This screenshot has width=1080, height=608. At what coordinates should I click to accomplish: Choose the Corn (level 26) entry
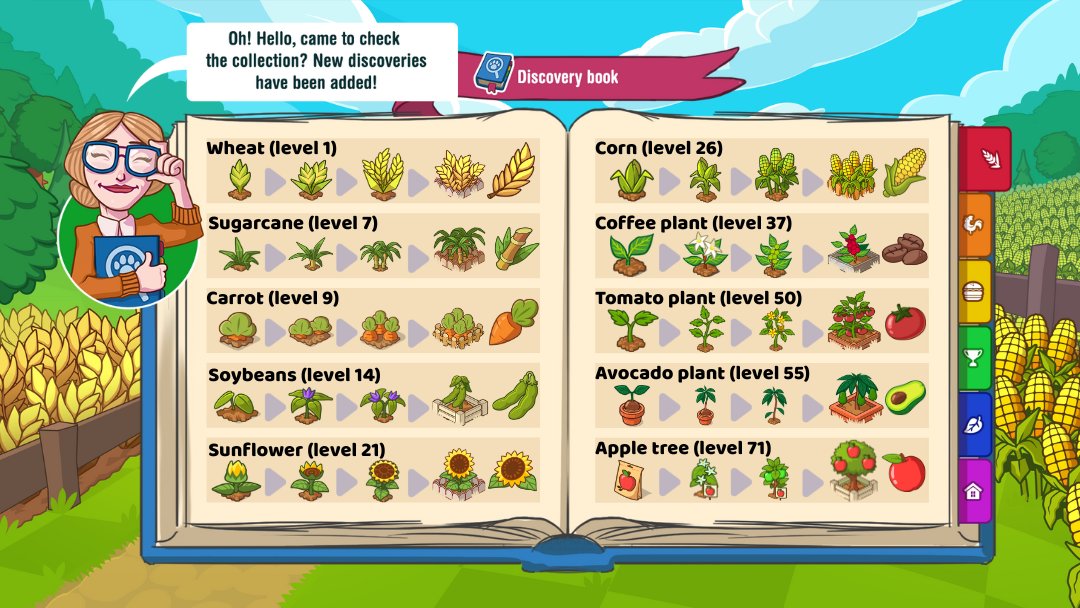pyautogui.click(x=760, y=171)
